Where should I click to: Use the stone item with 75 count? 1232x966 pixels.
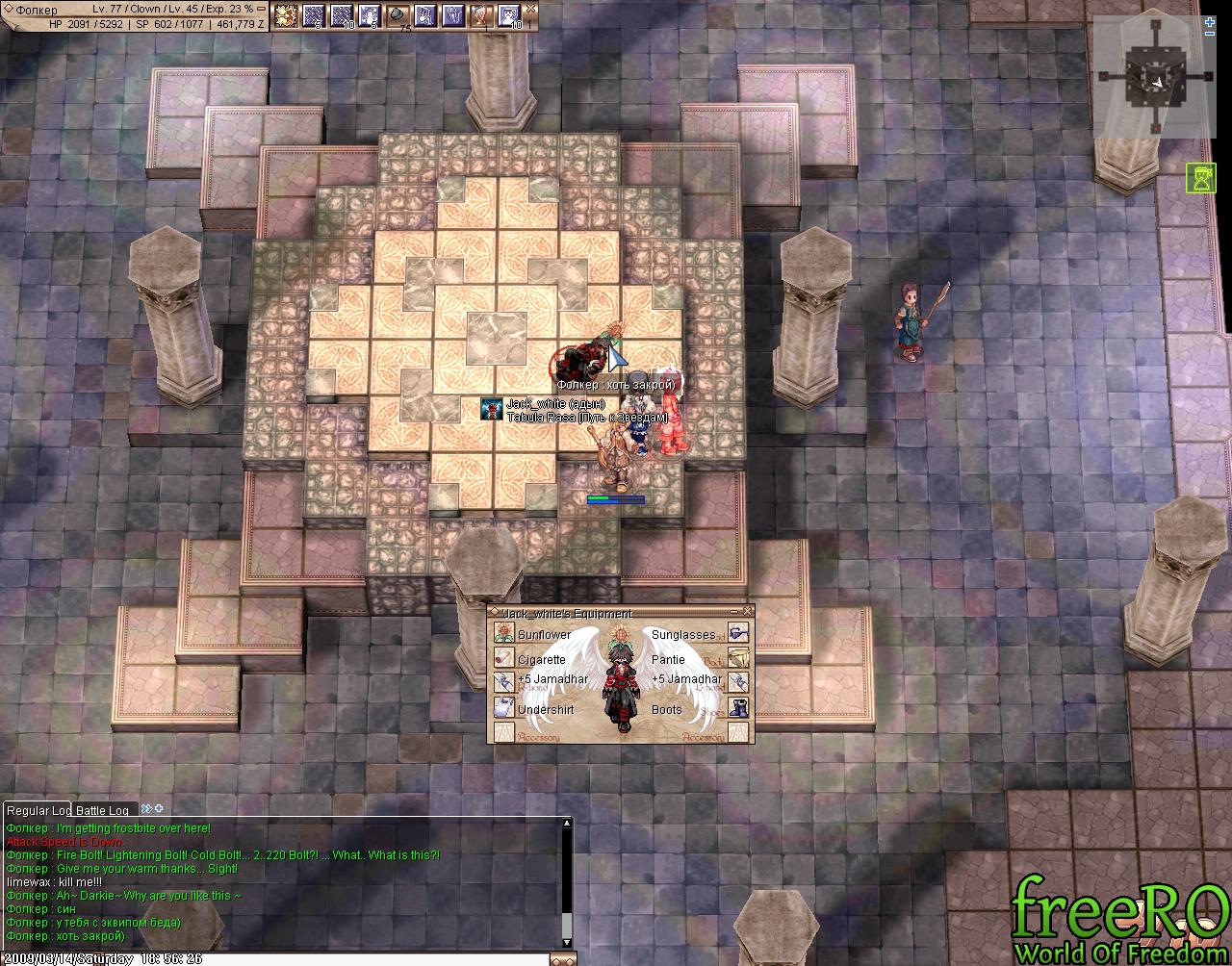398,14
